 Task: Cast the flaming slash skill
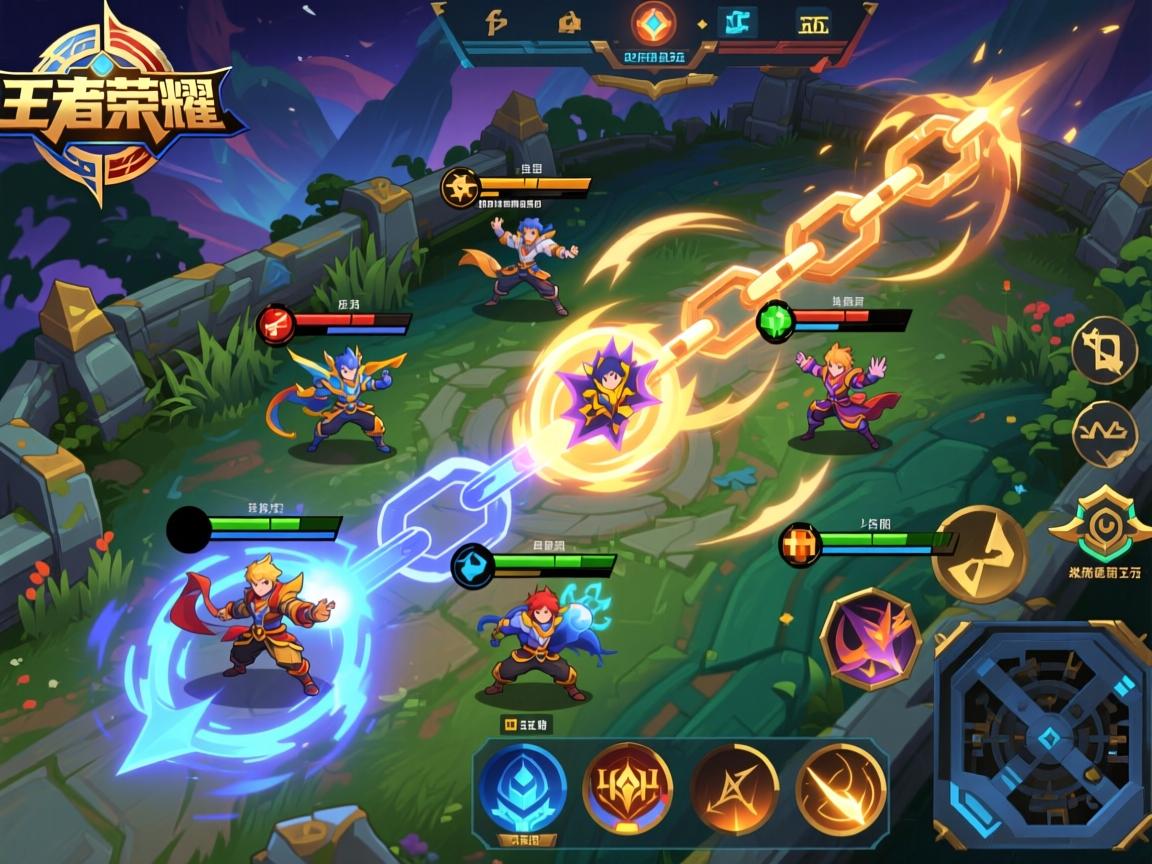[x=841, y=789]
